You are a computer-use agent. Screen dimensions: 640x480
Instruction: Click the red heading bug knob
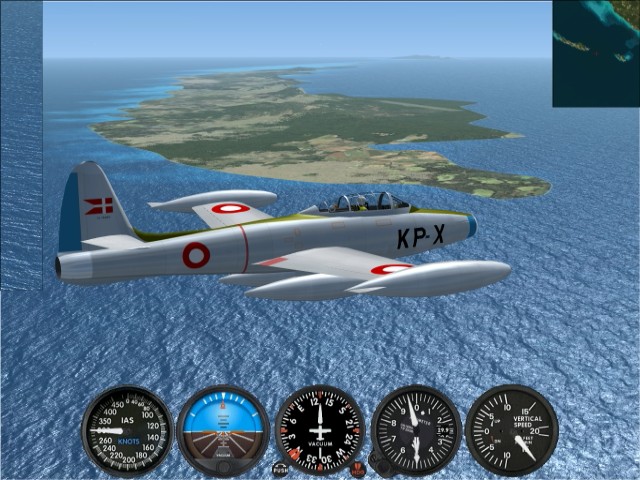click(358, 468)
